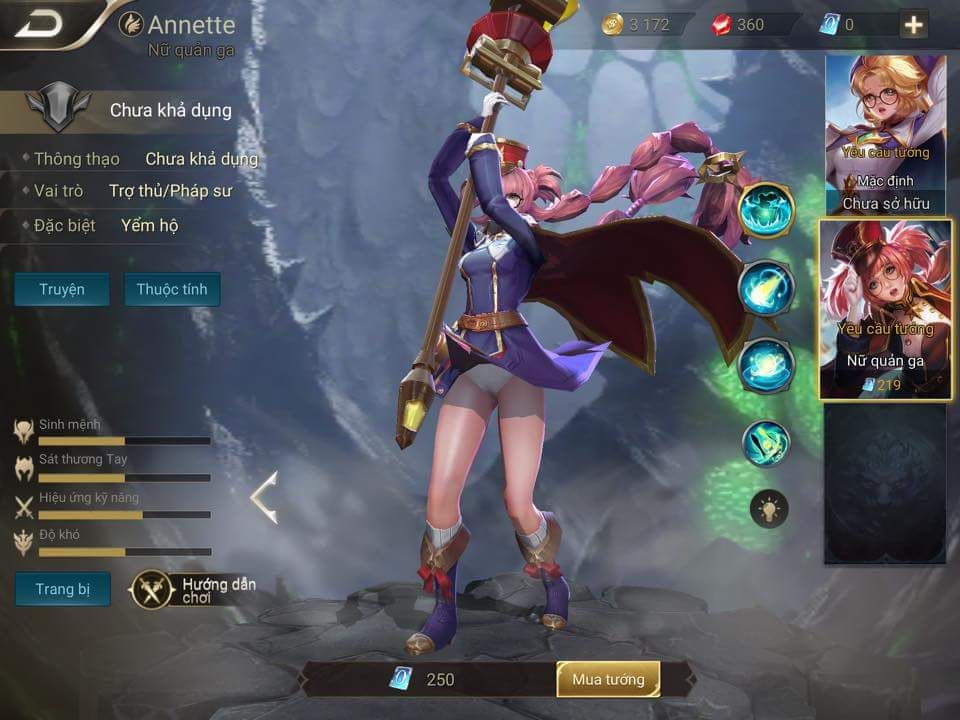Open the Truyện story button
The height and width of the screenshot is (720, 960).
tap(62, 289)
